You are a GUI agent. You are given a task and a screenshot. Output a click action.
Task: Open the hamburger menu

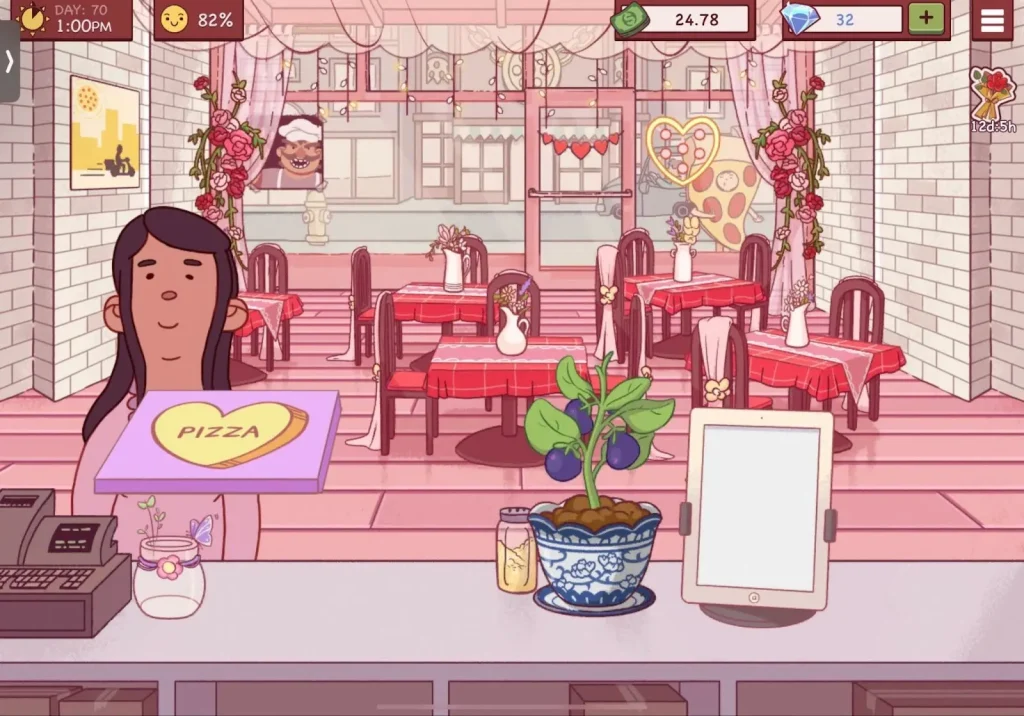[992, 20]
